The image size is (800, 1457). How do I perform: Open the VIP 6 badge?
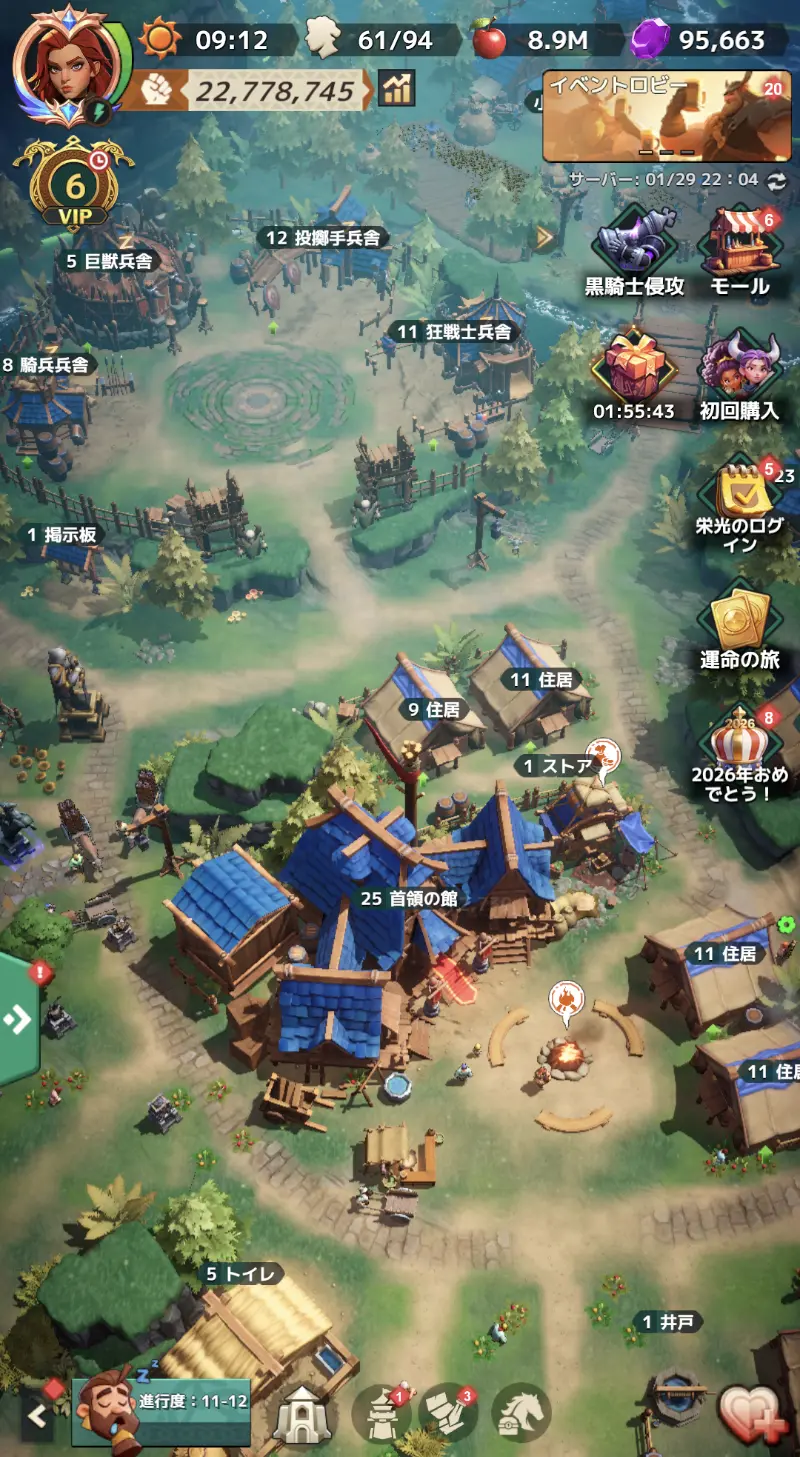pos(74,186)
